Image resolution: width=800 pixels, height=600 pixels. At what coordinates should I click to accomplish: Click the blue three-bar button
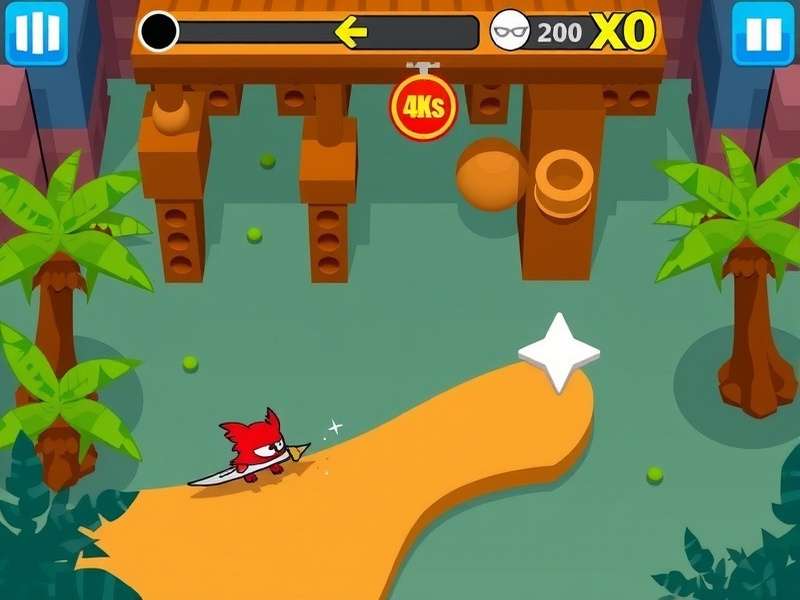37,33
